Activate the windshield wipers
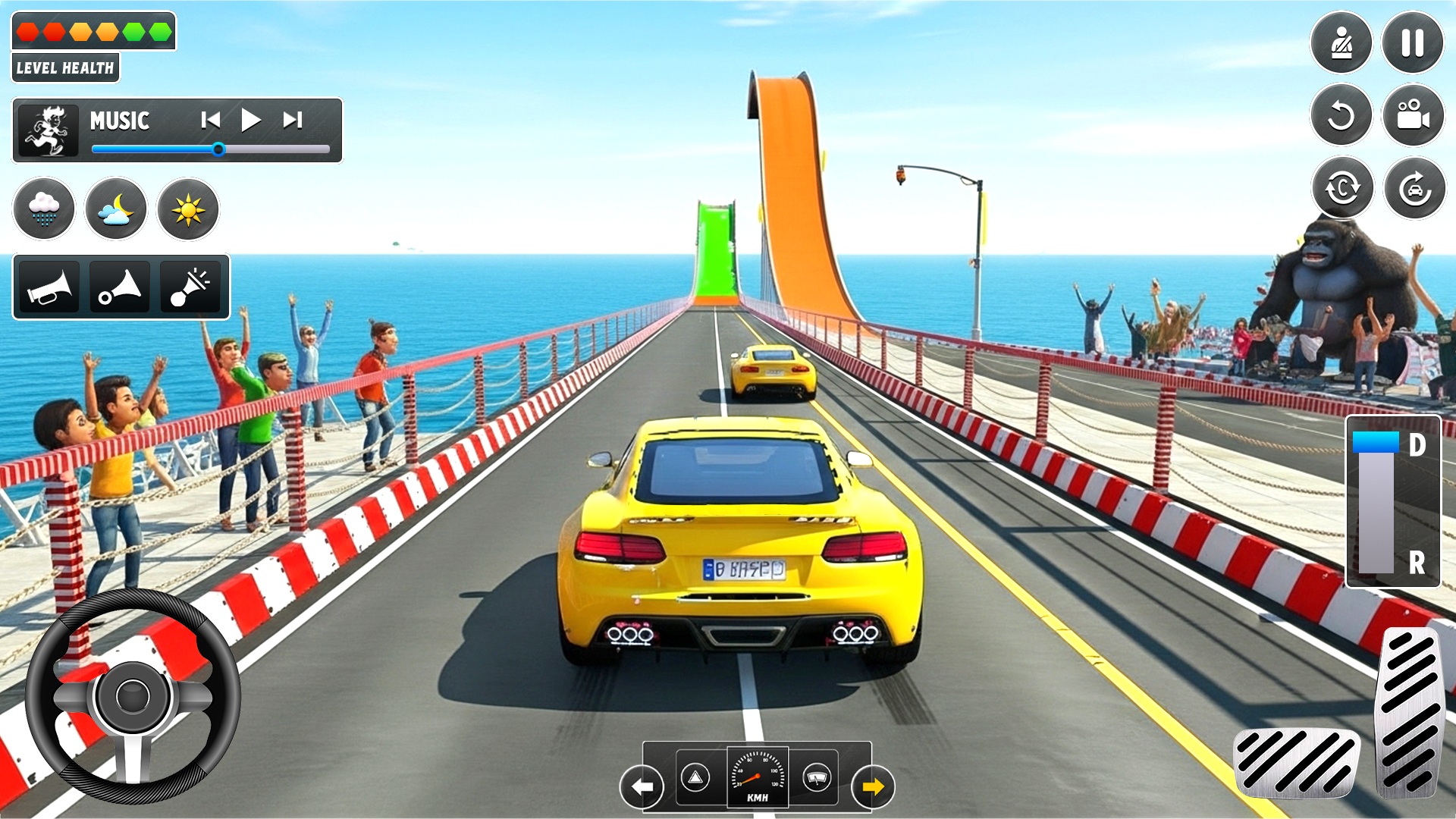 (x=817, y=777)
